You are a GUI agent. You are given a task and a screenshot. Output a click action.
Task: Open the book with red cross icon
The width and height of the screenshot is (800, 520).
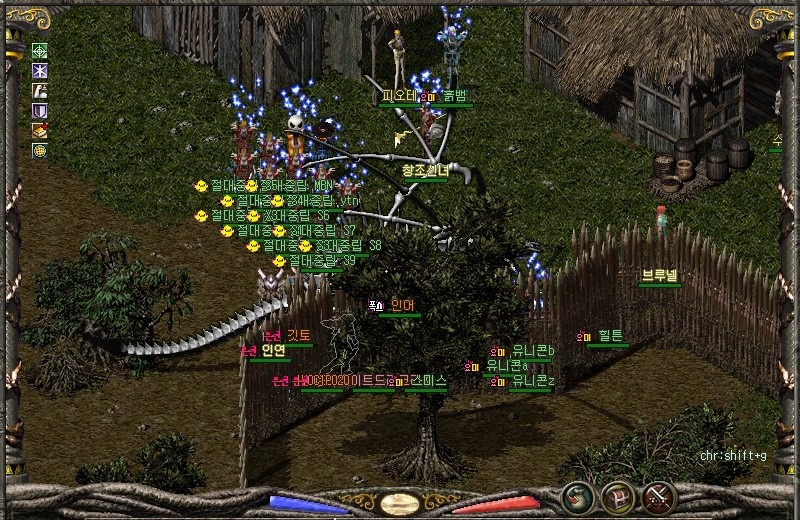[40, 131]
